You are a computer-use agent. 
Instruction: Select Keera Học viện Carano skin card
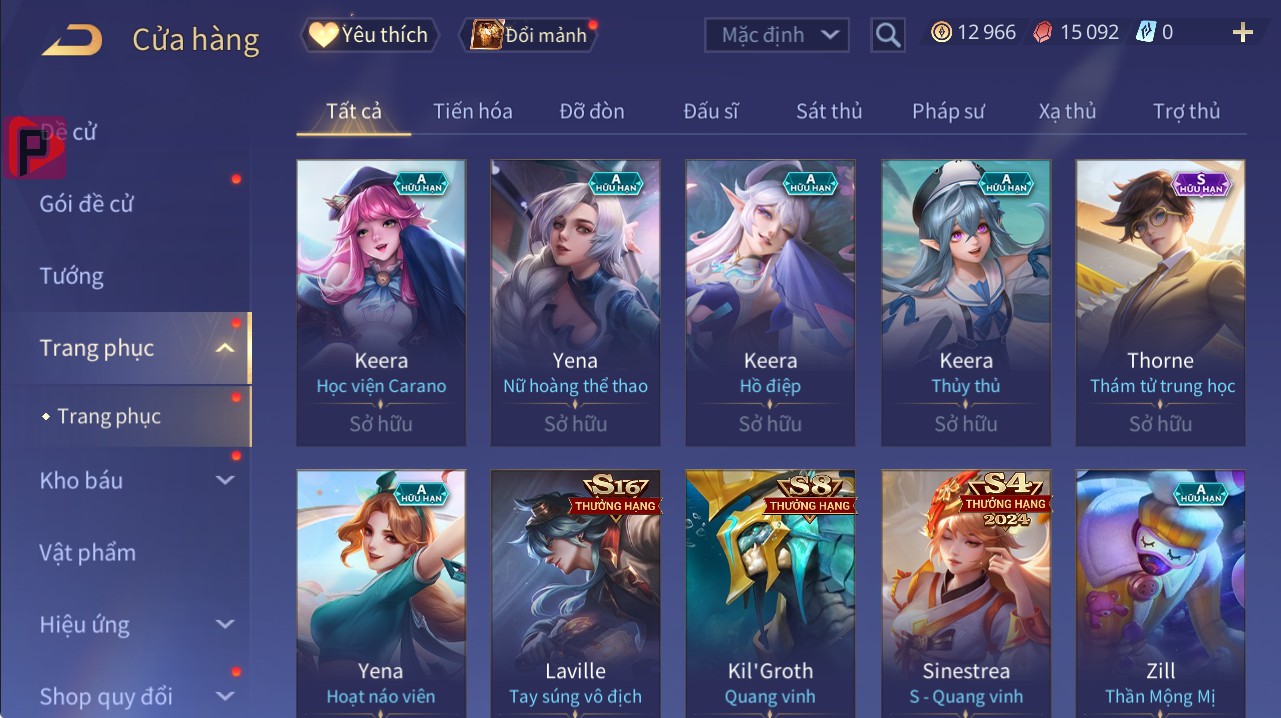click(381, 302)
